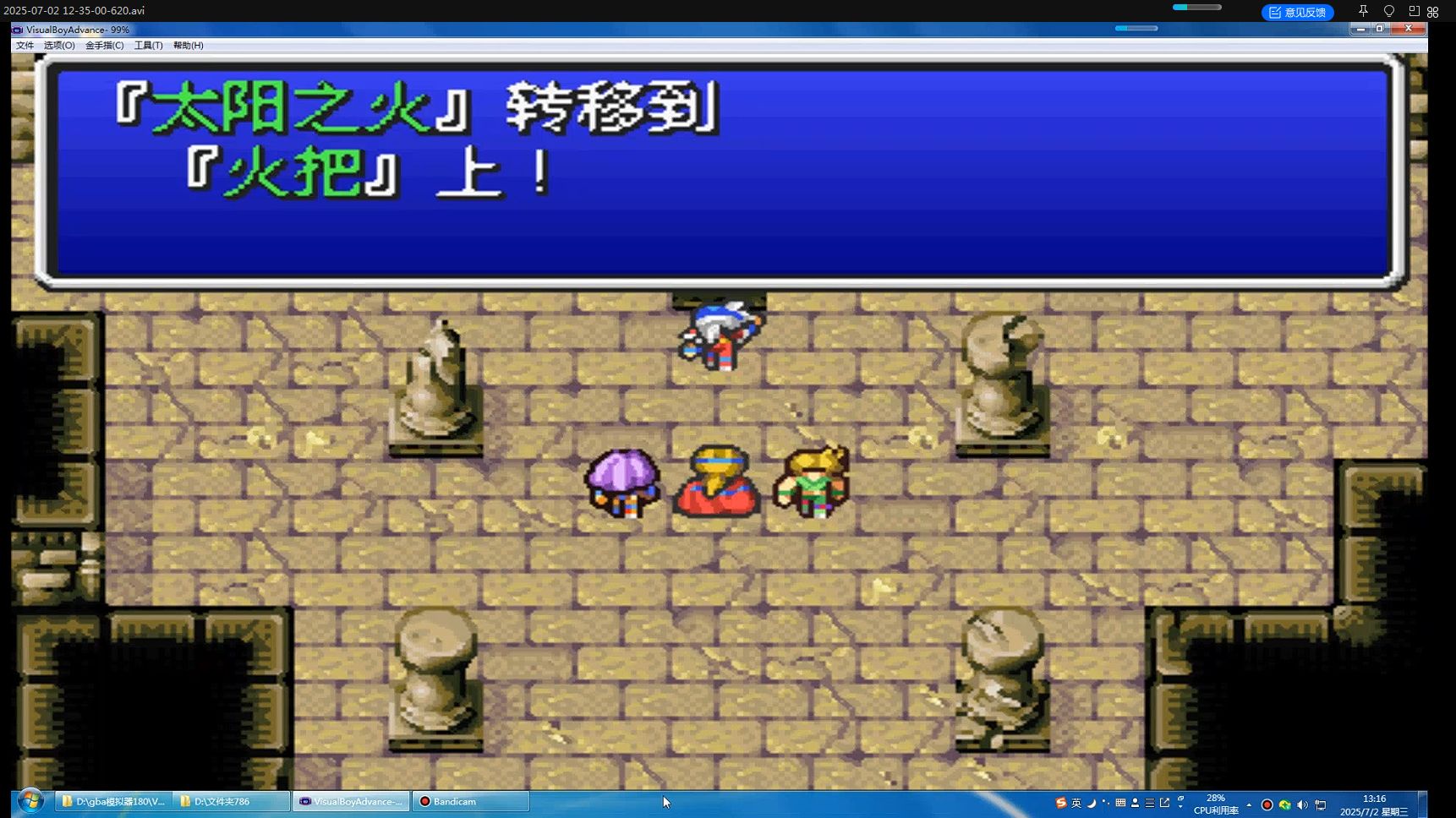The image size is (1456, 818).
Task: Toggle the 英 language indicator
Action: click(1077, 804)
